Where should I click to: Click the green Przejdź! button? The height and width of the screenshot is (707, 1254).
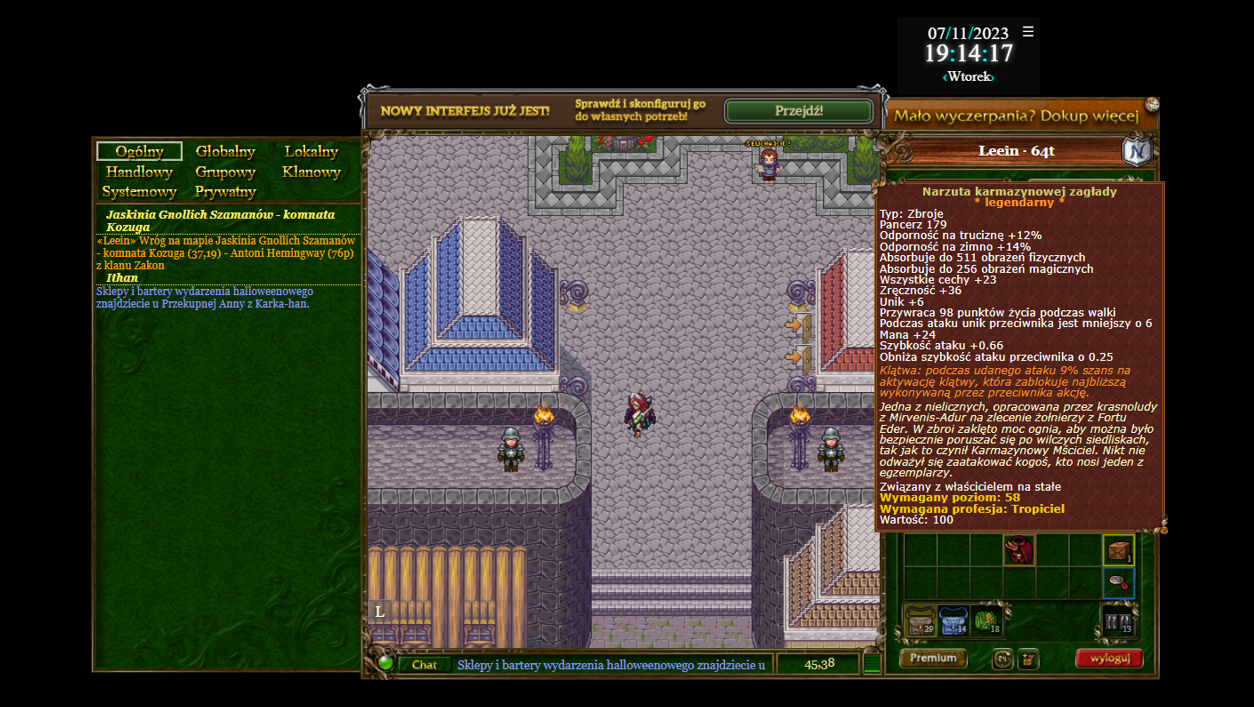click(798, 110)
